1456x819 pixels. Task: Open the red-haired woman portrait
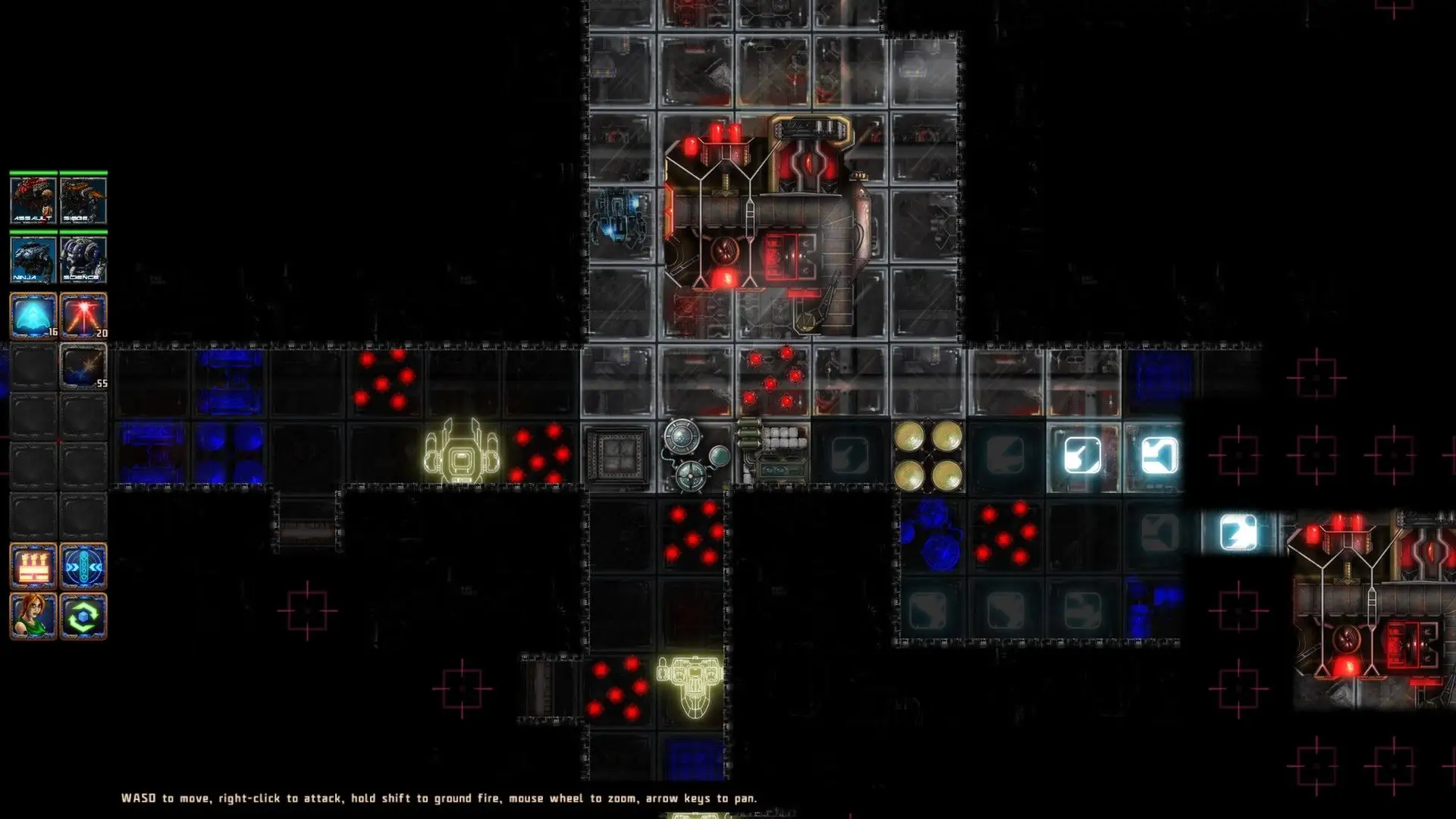[x=33, y=616]
